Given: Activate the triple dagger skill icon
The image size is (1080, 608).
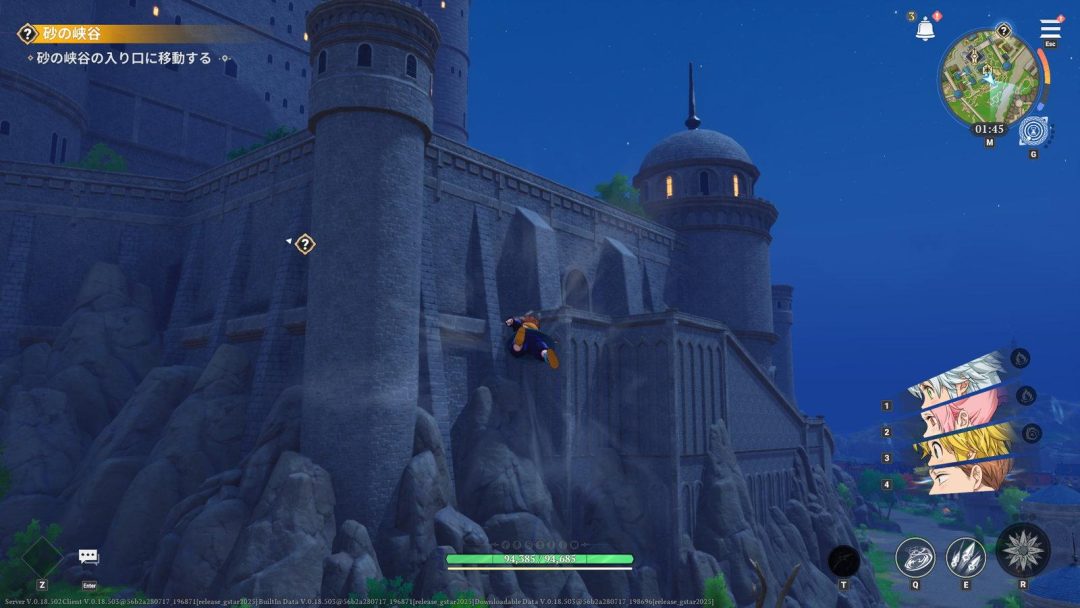Looking at the screenshot, I should [x=965, y=557].
